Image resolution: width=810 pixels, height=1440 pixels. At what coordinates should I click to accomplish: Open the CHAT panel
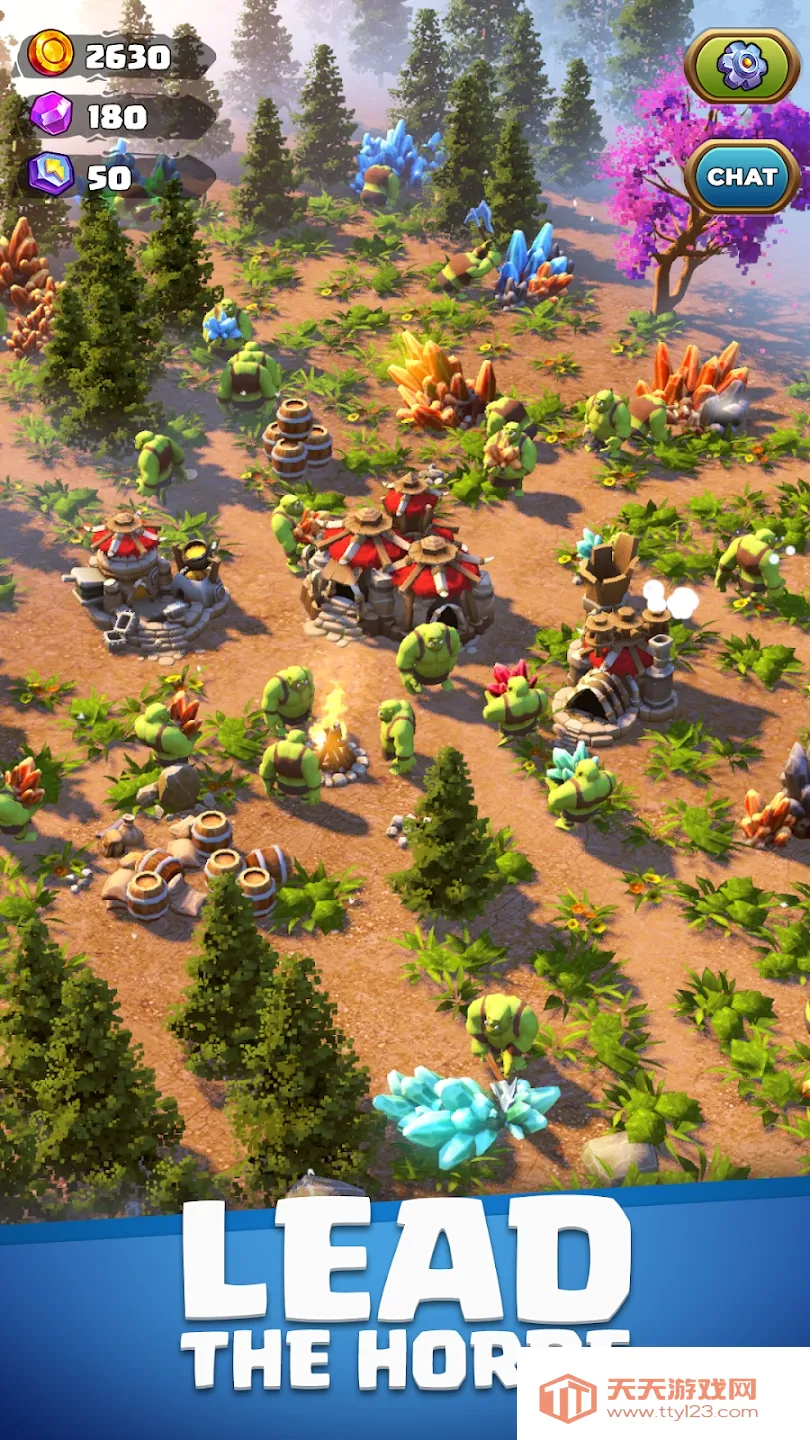(742, 177)
